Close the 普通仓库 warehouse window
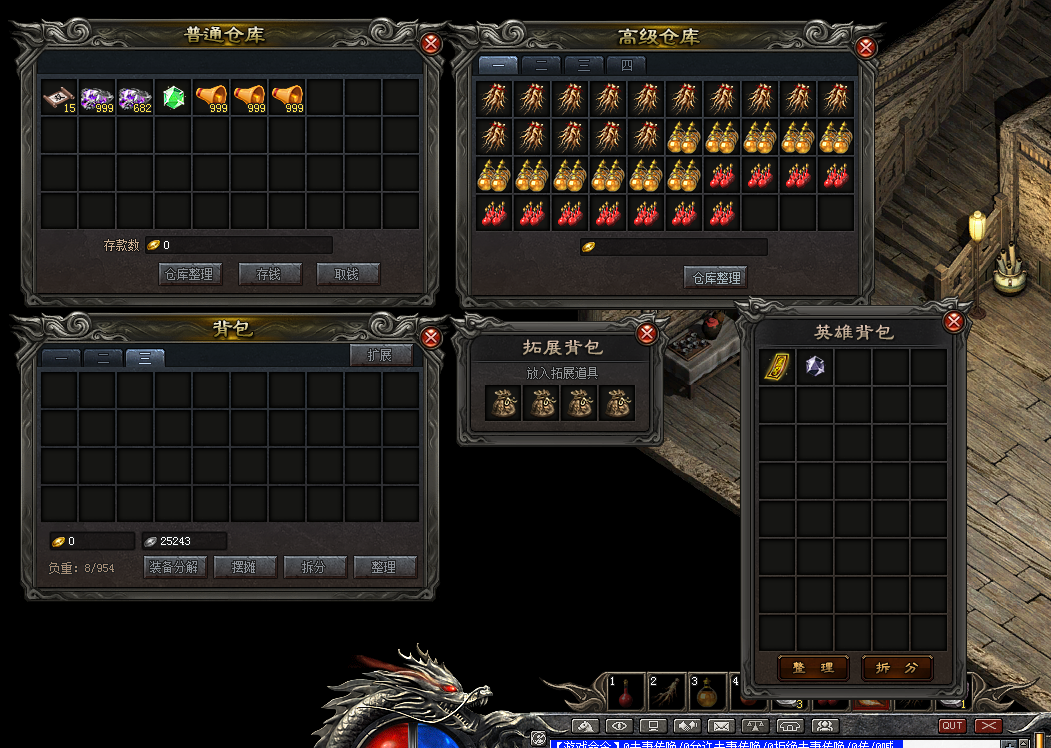 tap(431, 44)
